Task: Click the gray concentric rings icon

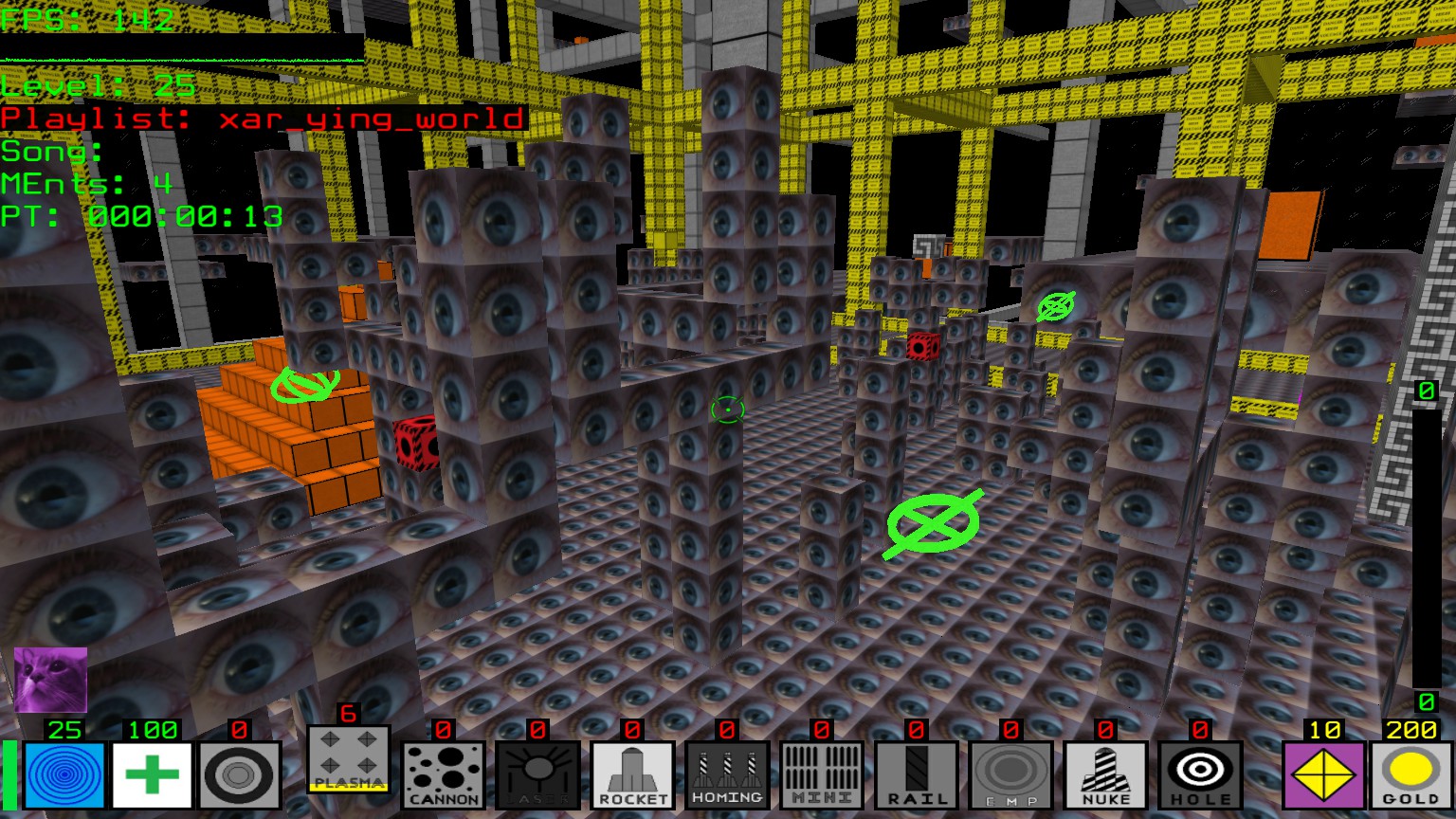Action: [x=240, y=775]
